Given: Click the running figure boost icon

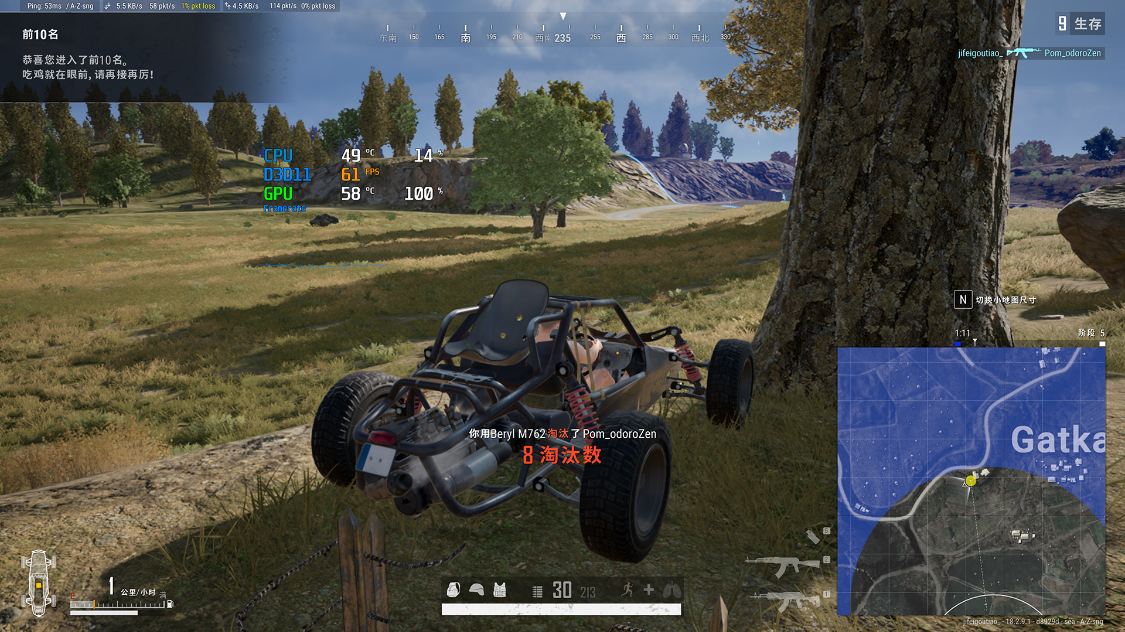Looking at the screenshot, I should tap(627, 590).
